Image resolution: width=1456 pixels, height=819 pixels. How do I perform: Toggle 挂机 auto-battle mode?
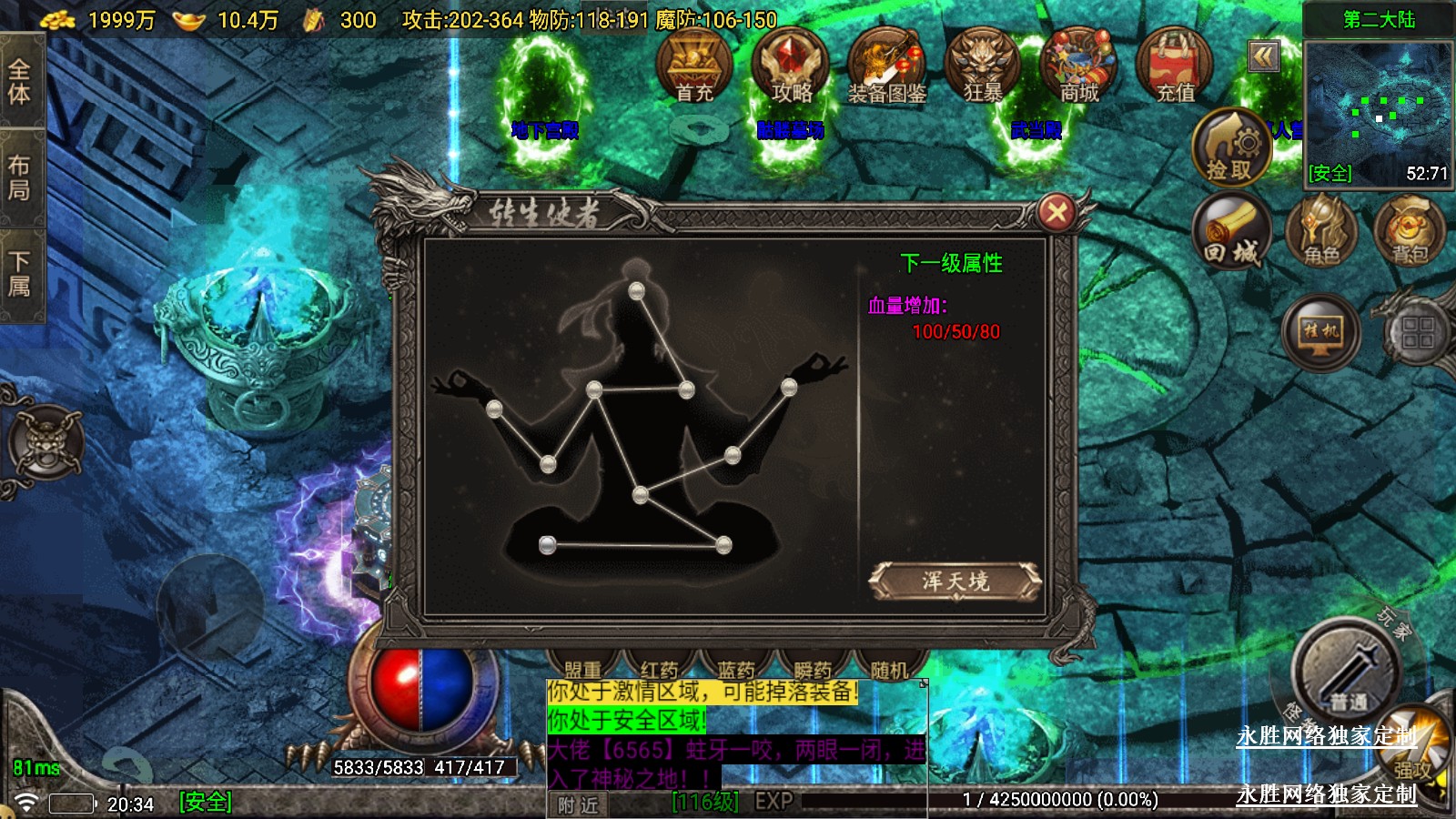click(1320, 332)
